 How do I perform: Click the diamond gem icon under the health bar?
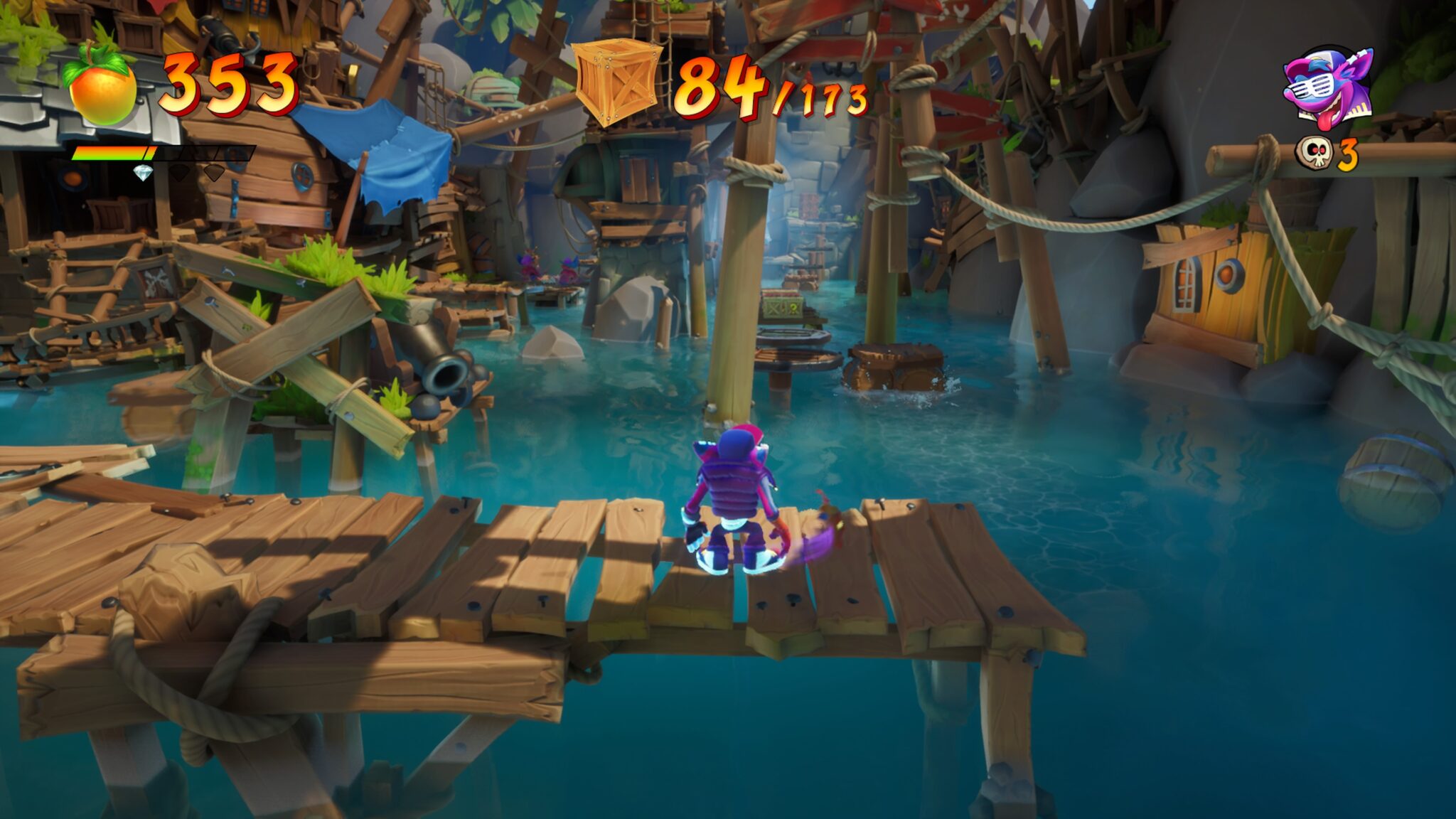(142, 173)
